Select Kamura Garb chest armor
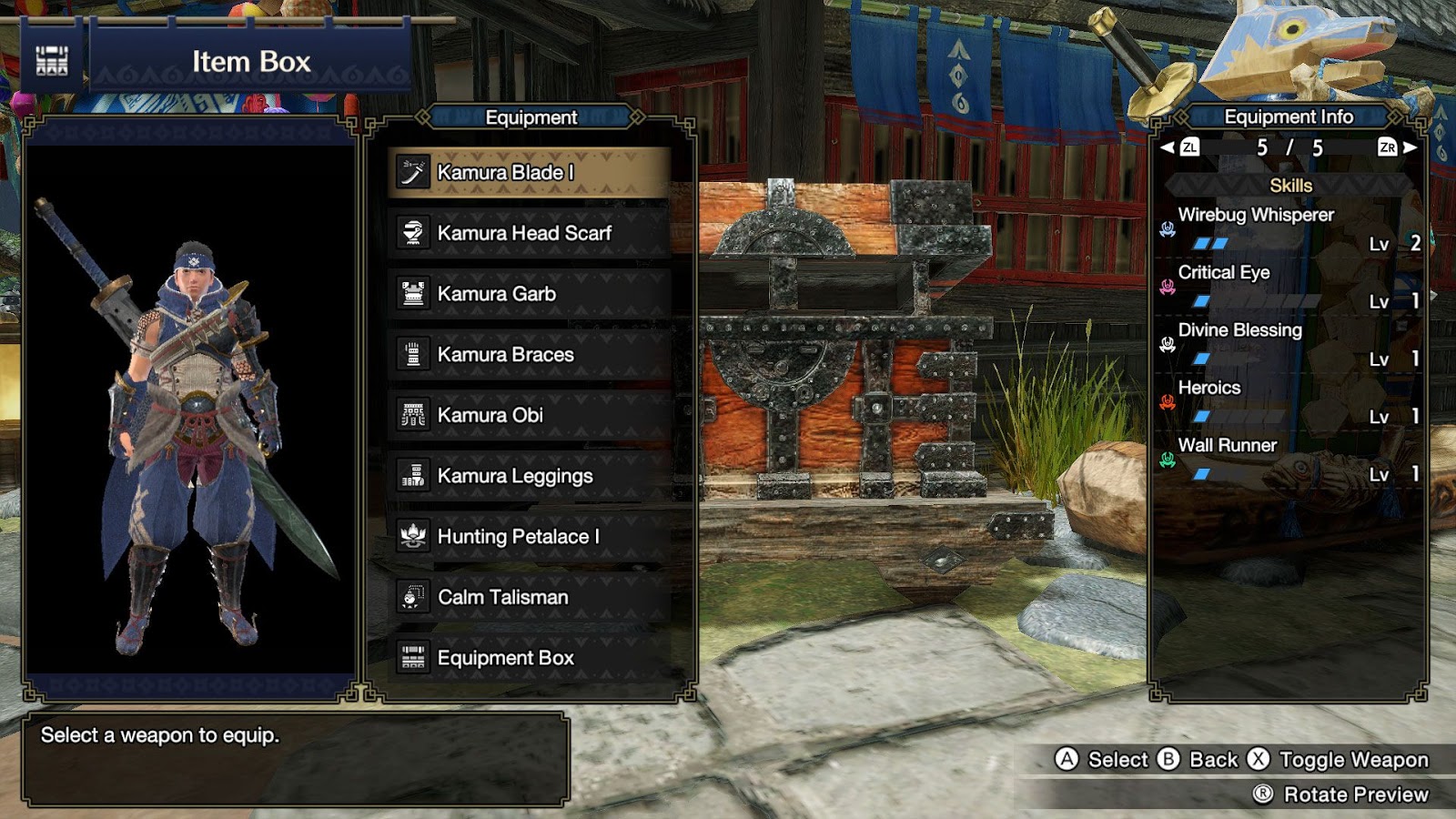1456x819 pixels. [530, 294]
